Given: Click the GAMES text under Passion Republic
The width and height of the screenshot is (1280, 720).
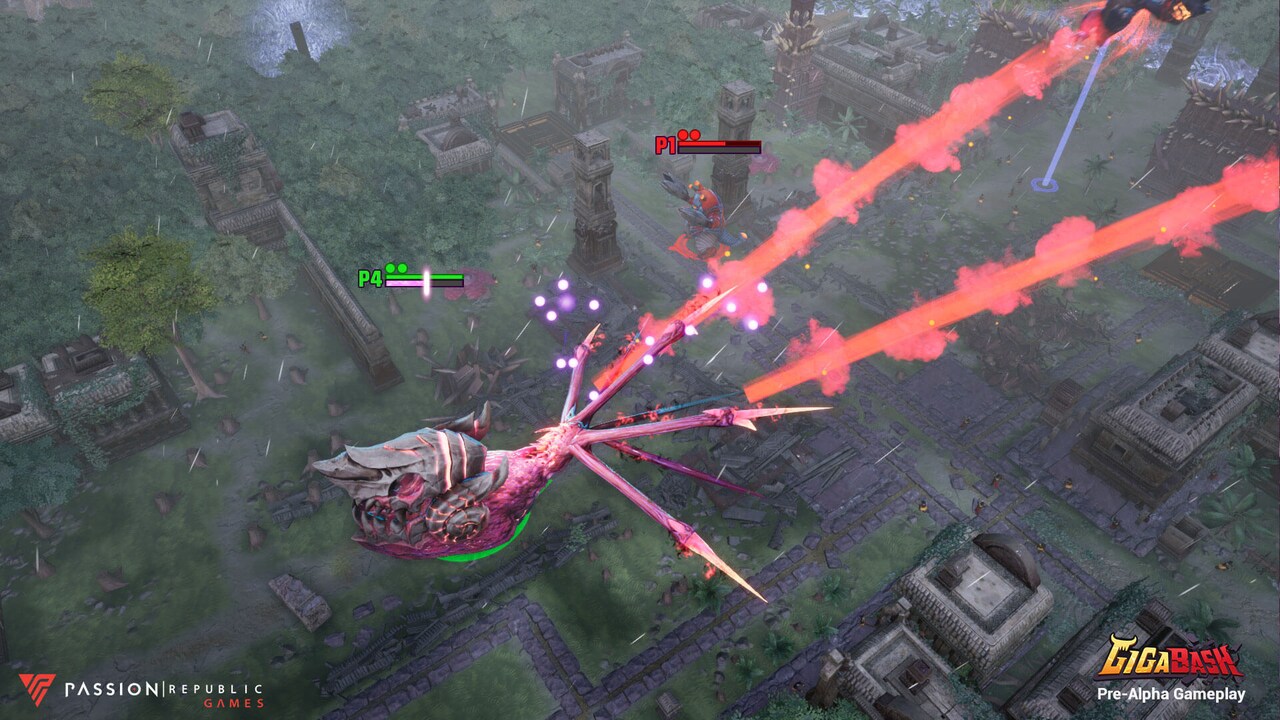Looking at the screenshot, I should [x=234, y=703].
